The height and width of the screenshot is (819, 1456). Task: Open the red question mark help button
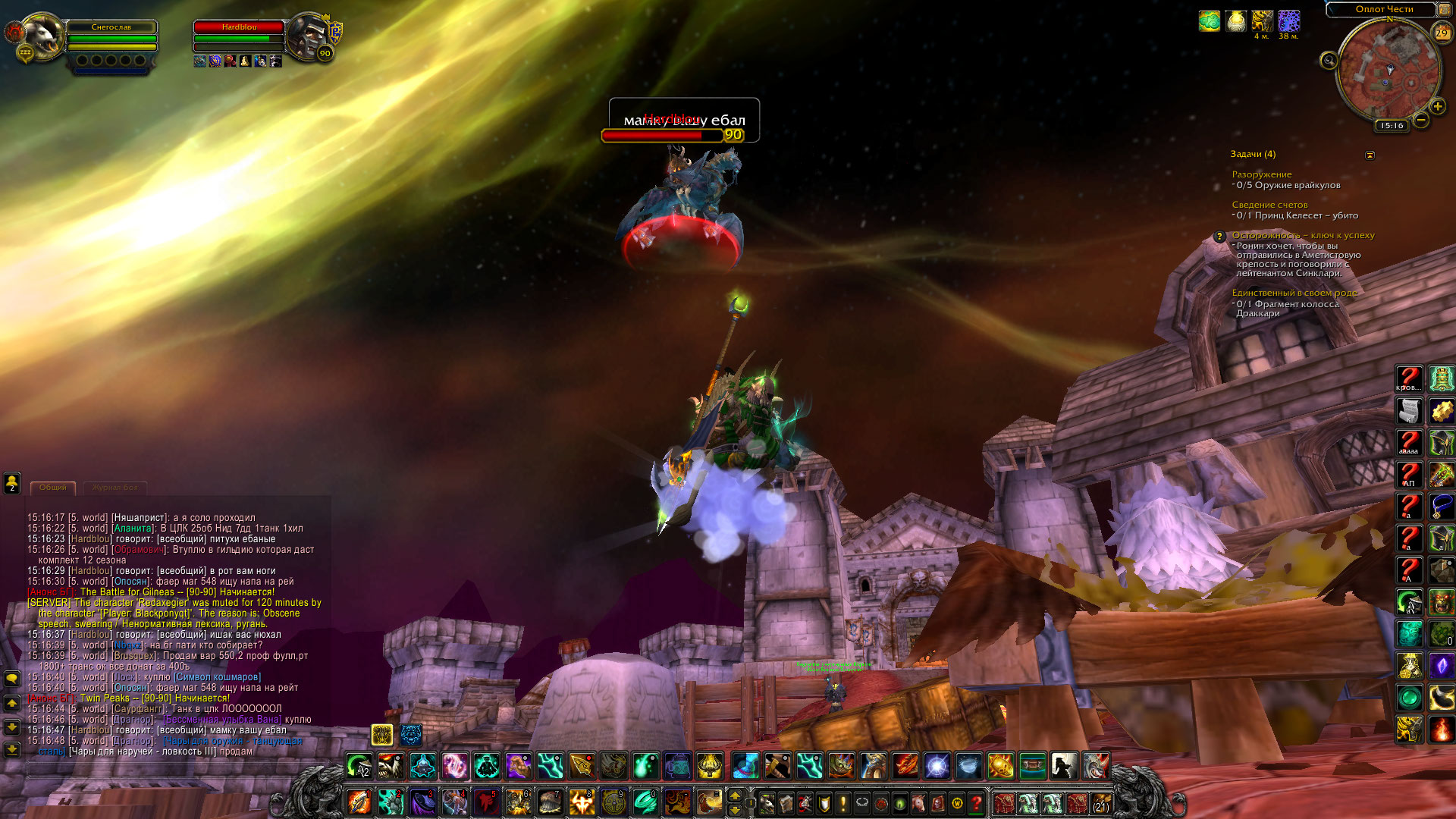point(977,802)
